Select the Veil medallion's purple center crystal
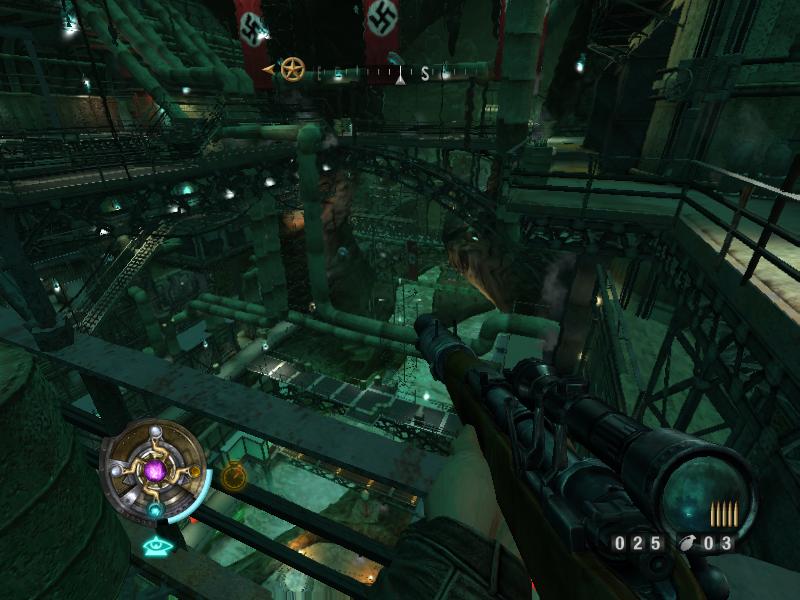 point(154,470)
